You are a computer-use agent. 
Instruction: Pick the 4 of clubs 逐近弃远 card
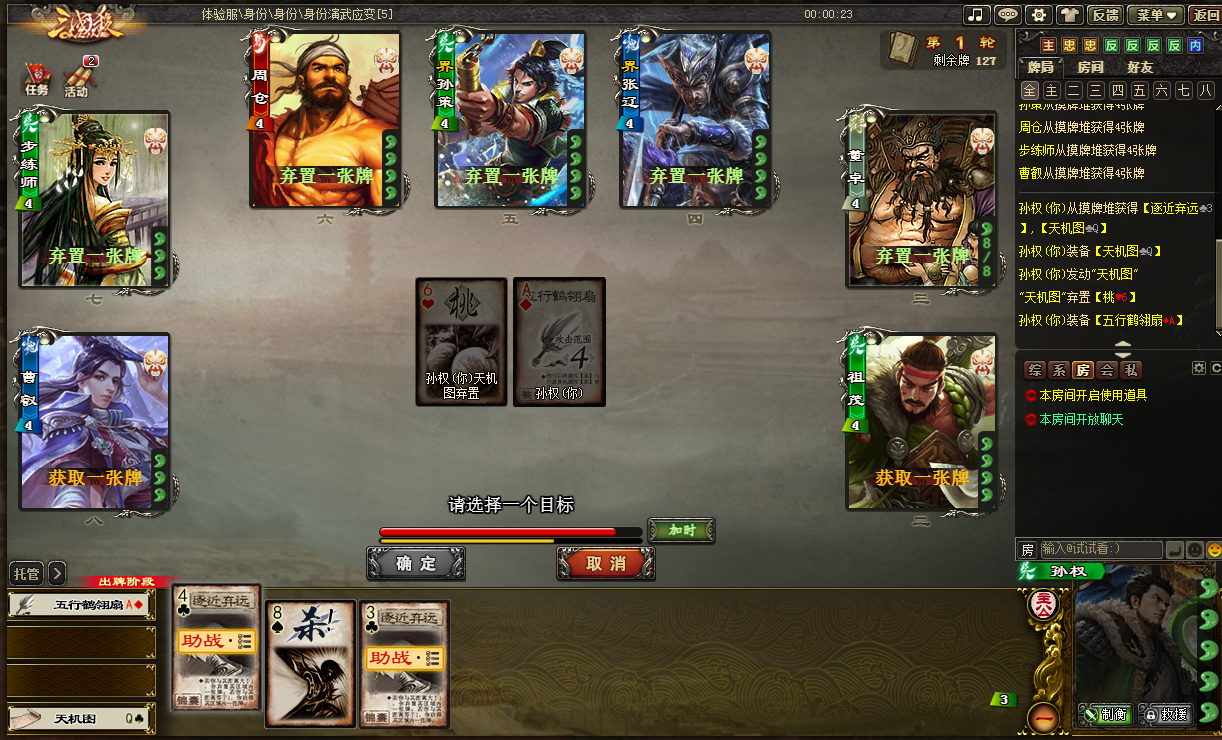tap(216, 650)
